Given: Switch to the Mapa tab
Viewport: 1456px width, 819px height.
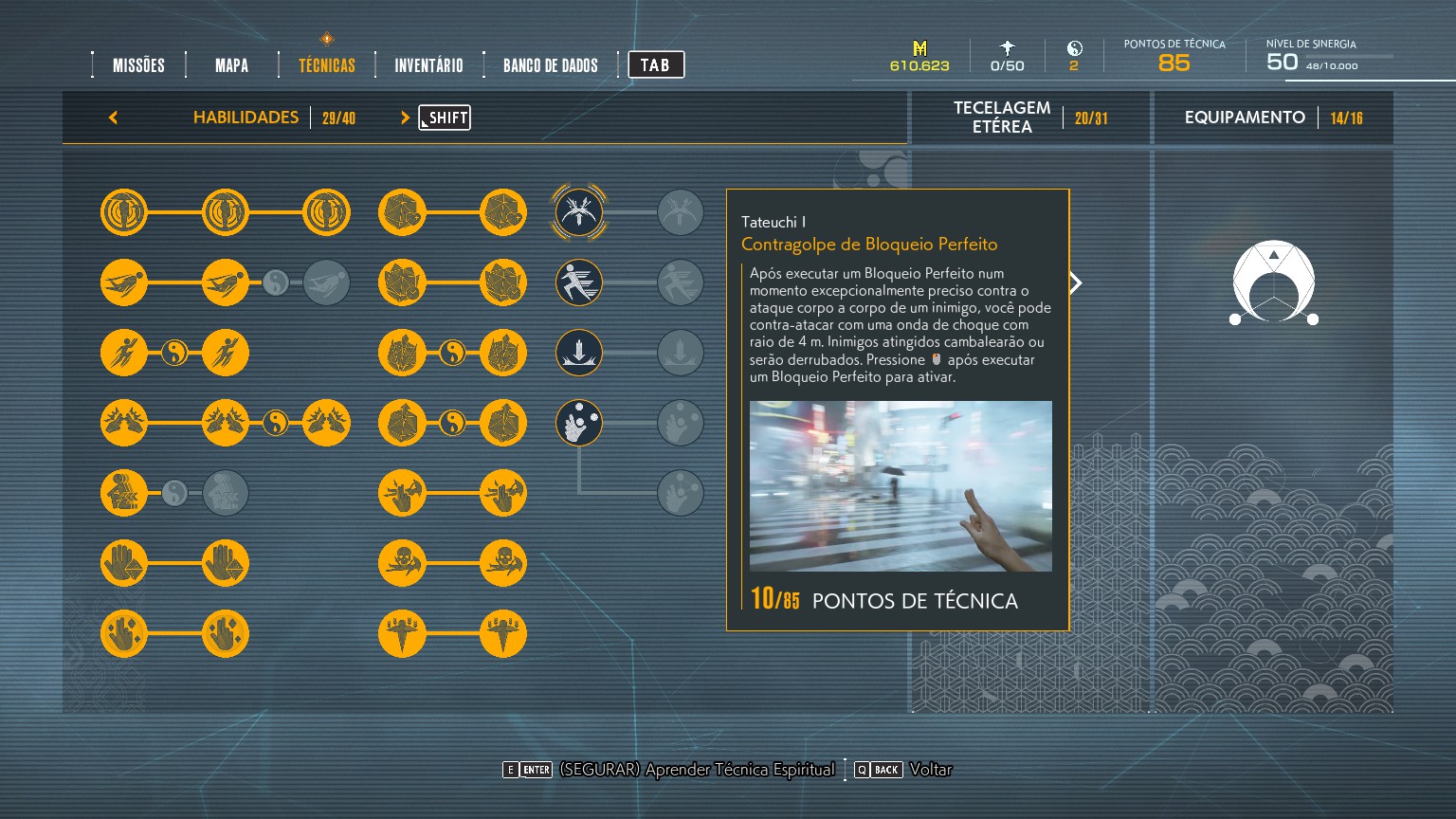Looking at the screenshot, I should tap(231, 65).
